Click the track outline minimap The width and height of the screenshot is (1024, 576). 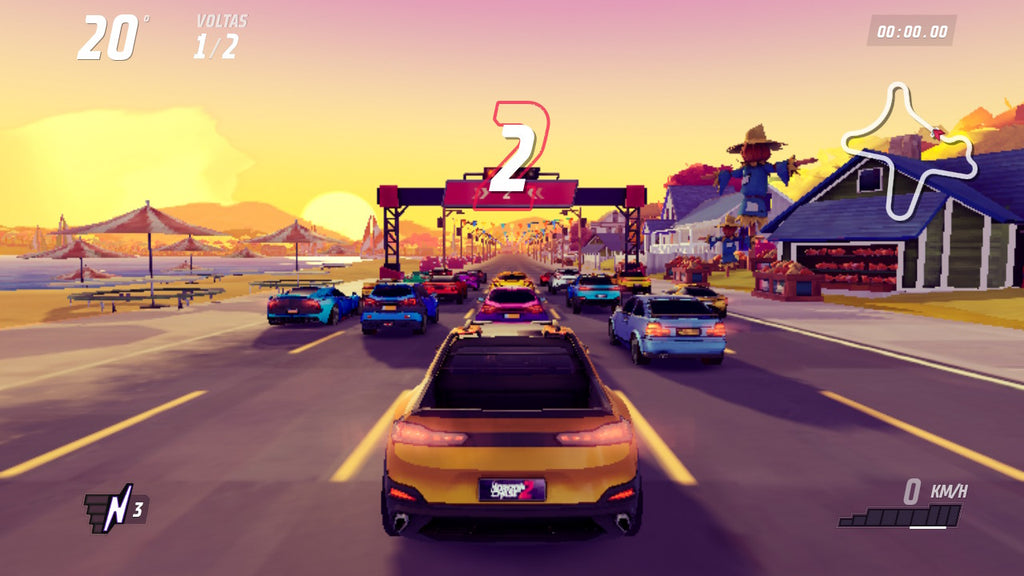coord(908,150)
